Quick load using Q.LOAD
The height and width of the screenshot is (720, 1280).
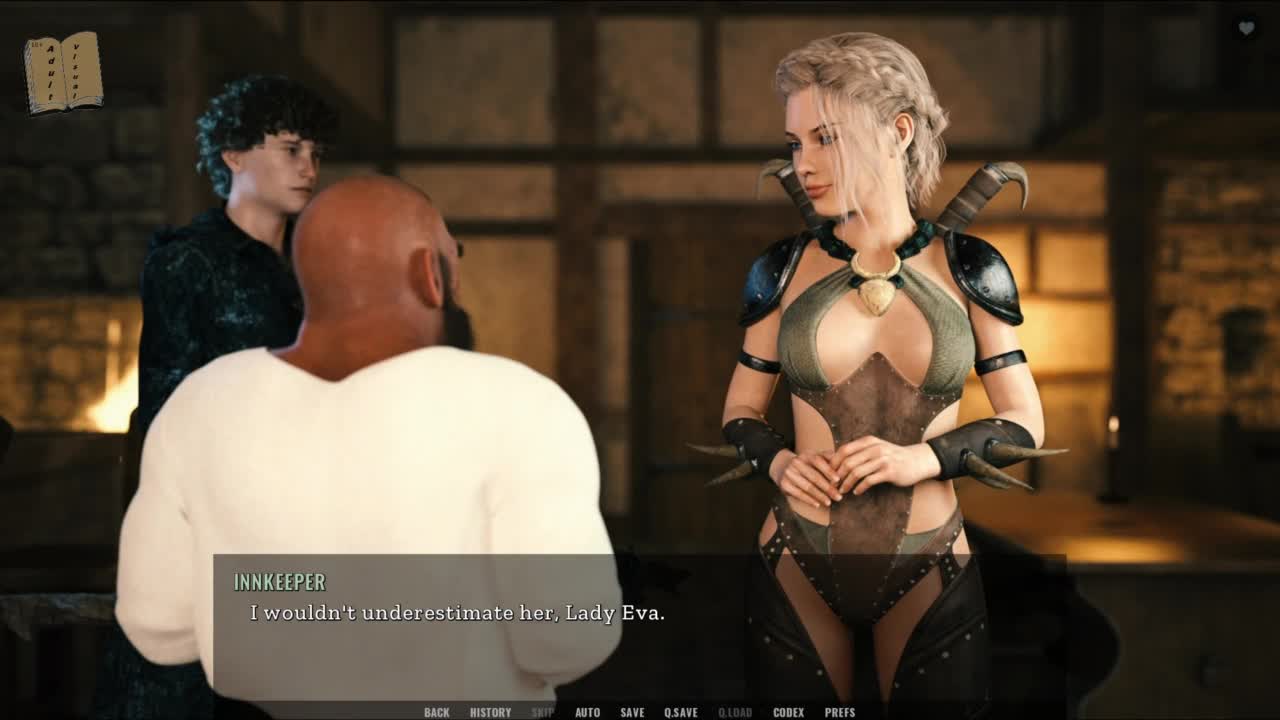[735, 712]
